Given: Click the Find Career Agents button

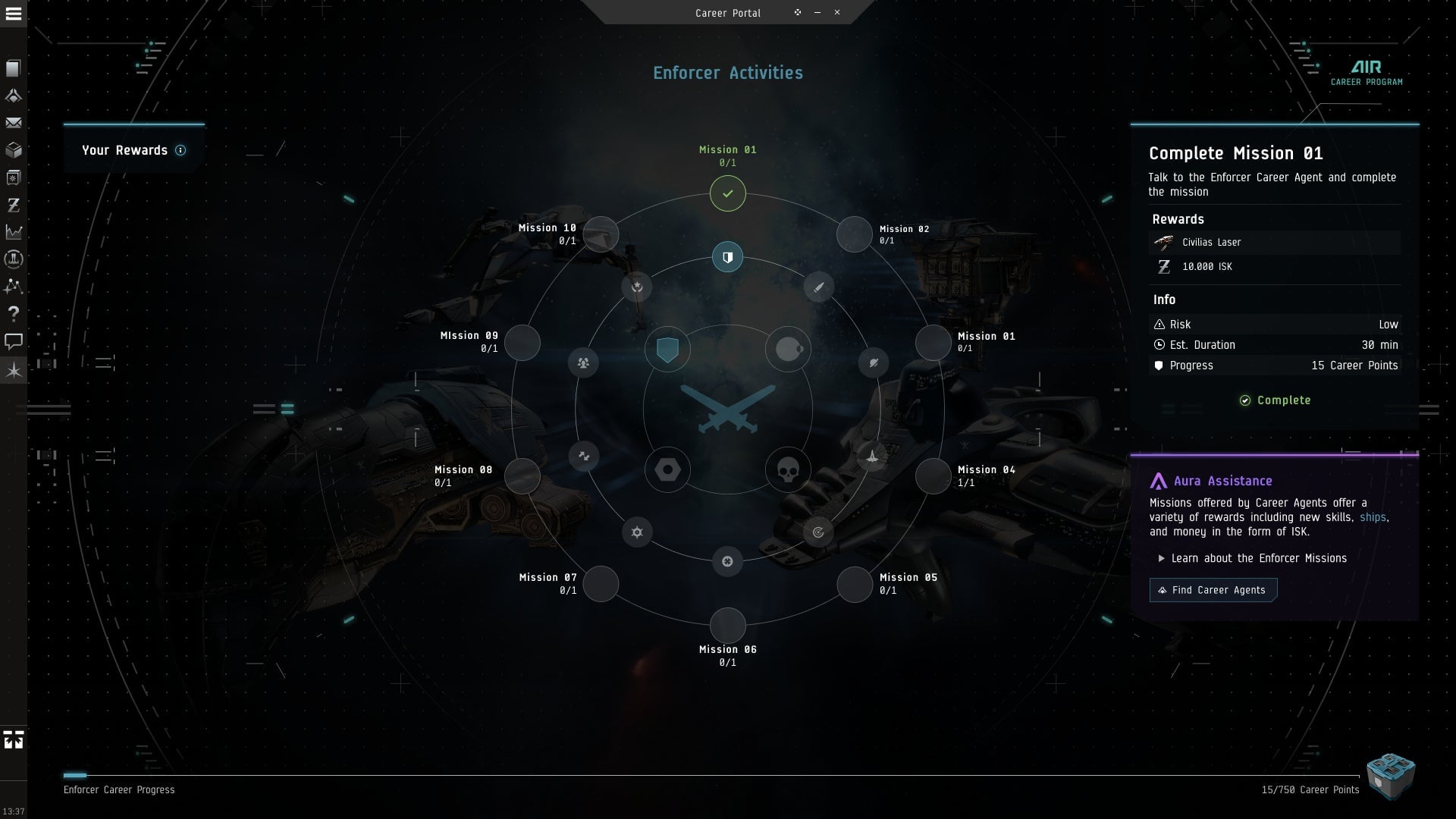Looking at the screenshot, I should 1213,590.
